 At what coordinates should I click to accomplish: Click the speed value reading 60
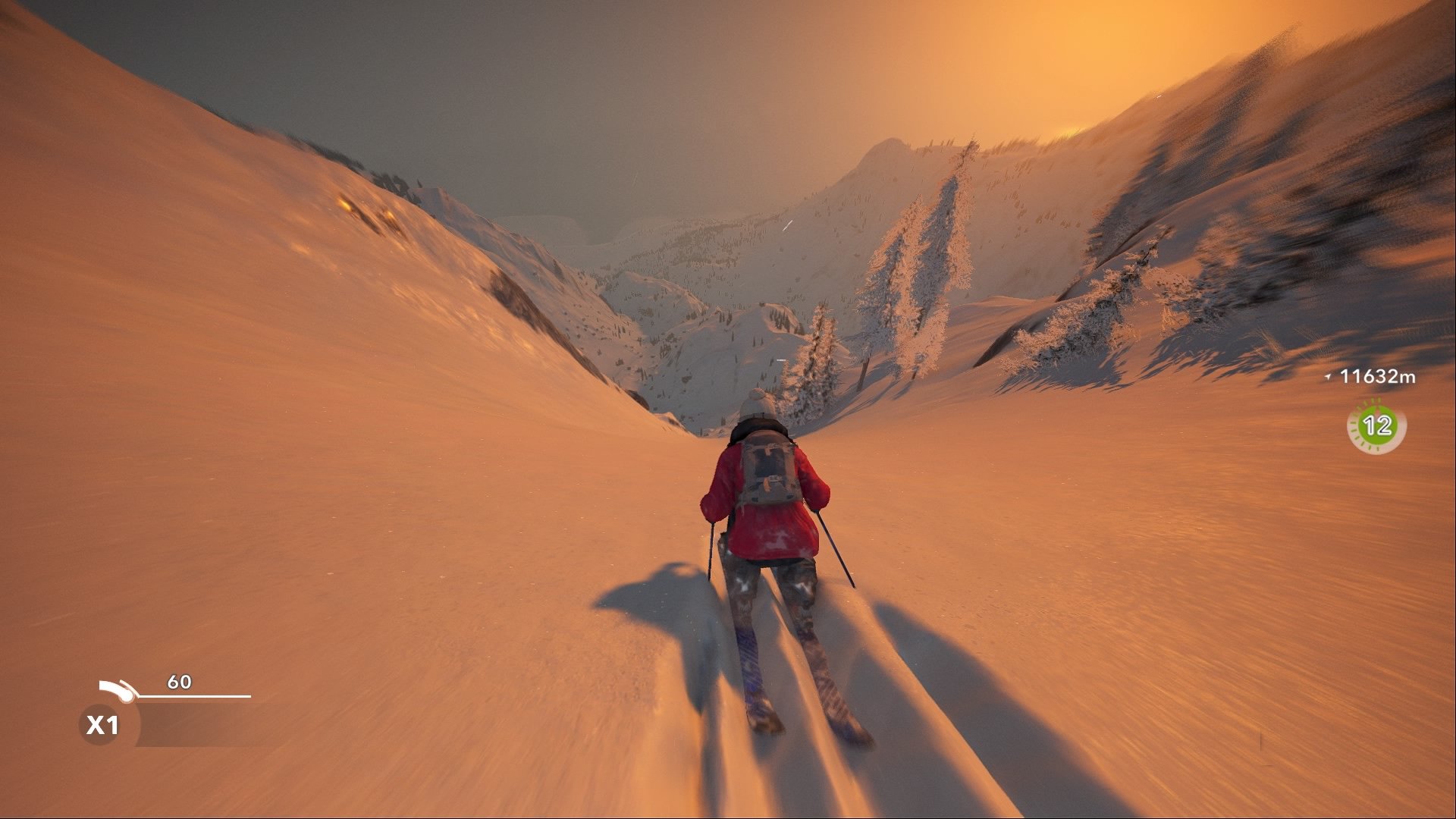(178, 680)
